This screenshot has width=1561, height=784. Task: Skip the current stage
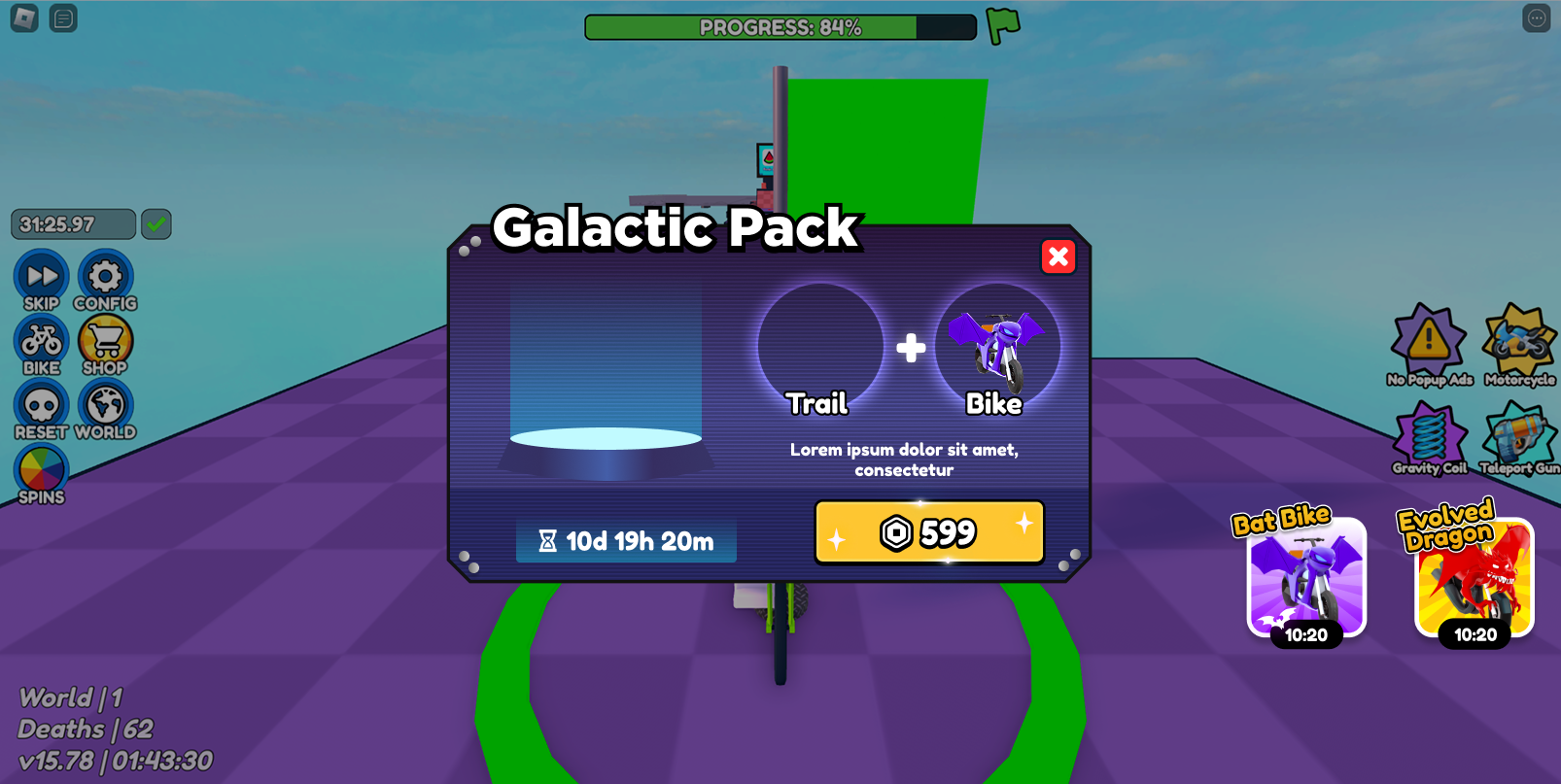[x=41, y=279]
